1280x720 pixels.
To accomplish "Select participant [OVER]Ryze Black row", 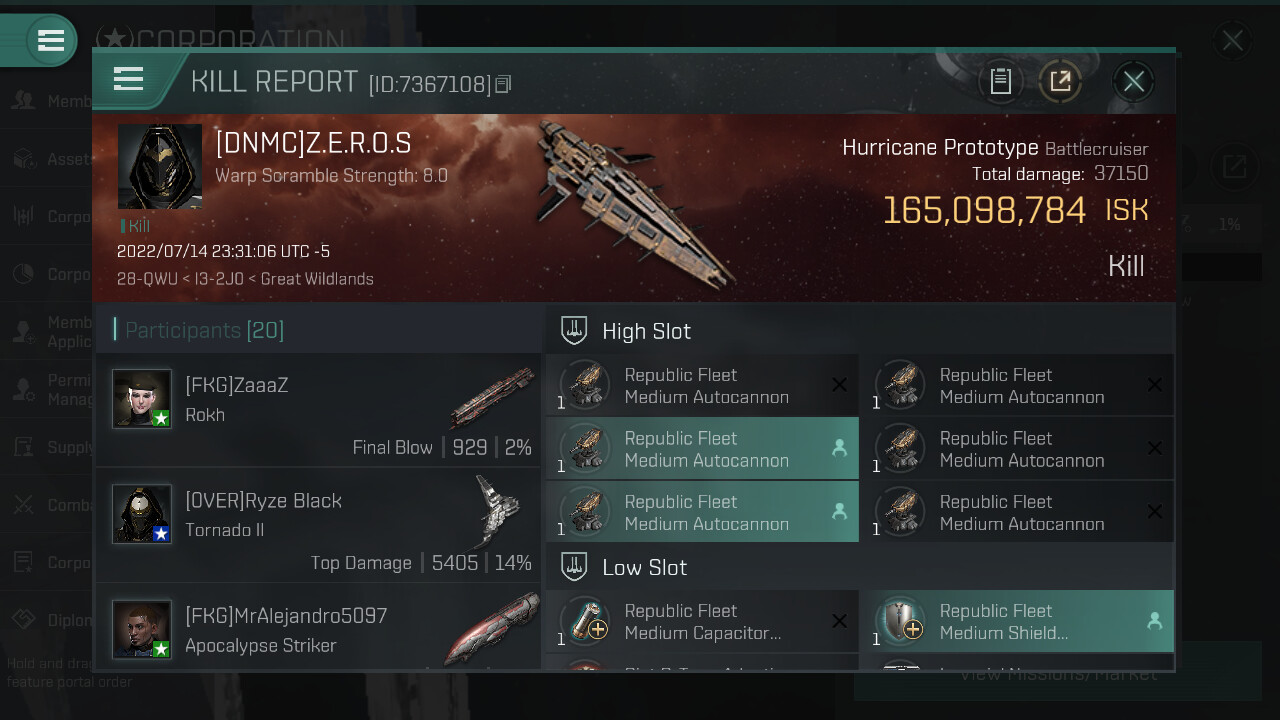I will point(318,525).
